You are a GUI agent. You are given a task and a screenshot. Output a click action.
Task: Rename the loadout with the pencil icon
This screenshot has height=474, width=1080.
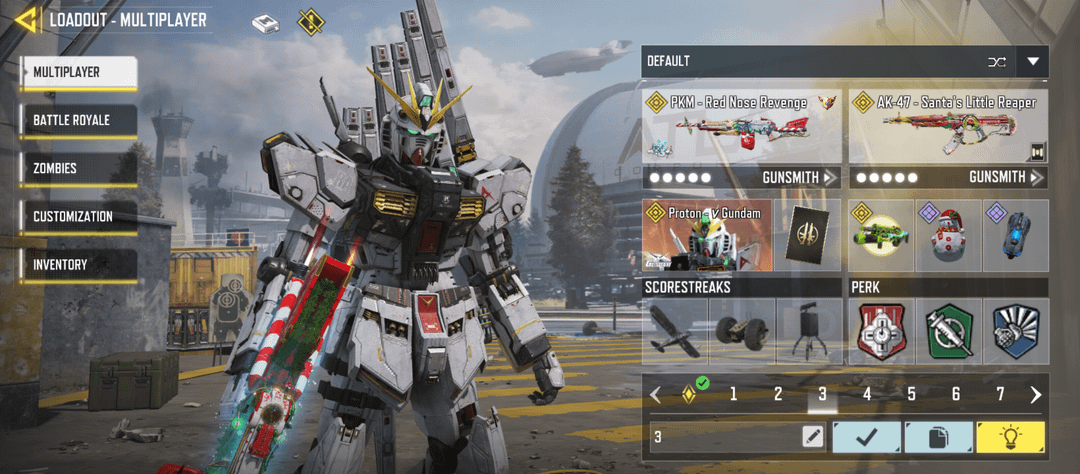[812, 436]
